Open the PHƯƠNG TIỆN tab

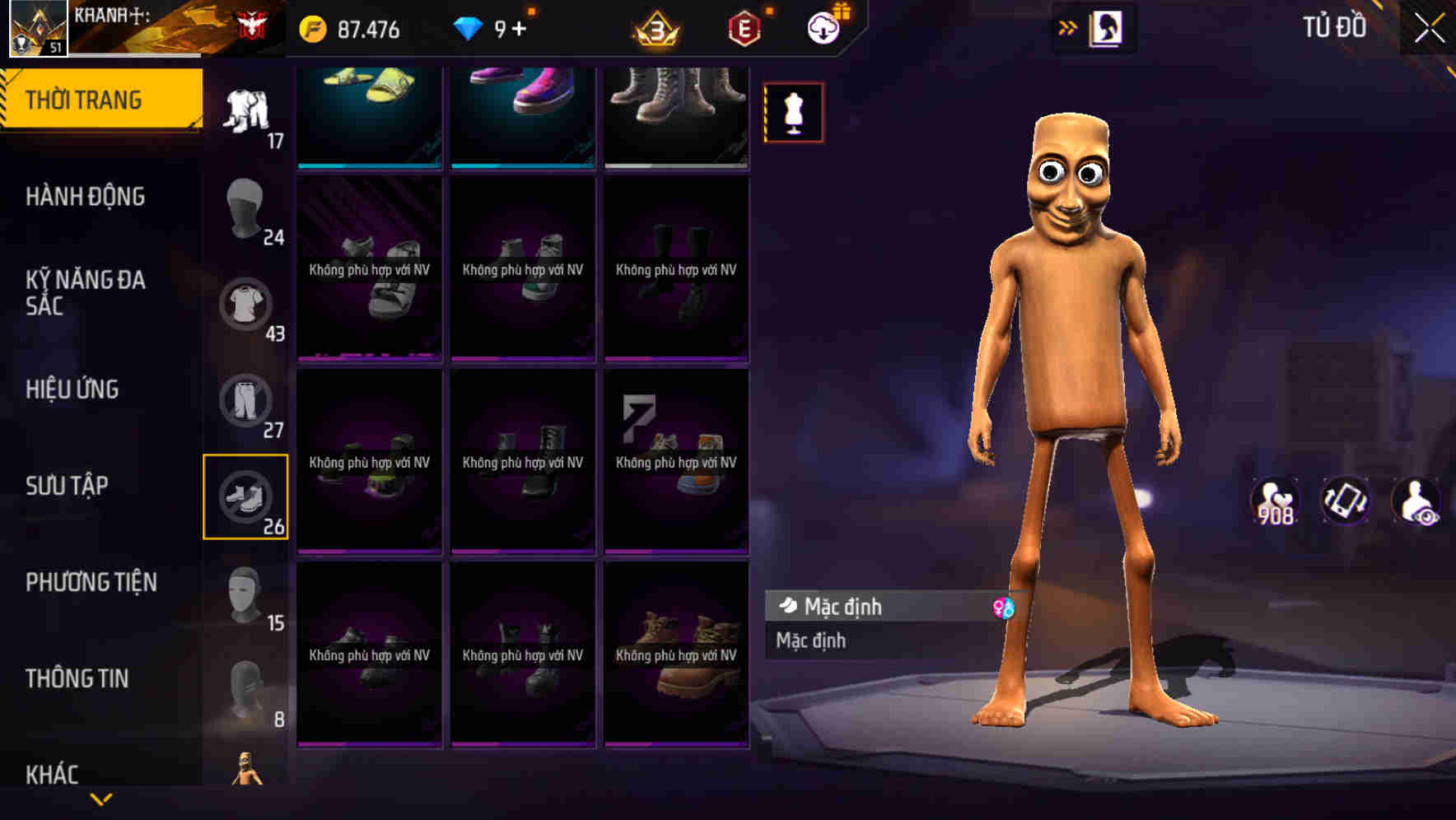(x=89, y=582)
